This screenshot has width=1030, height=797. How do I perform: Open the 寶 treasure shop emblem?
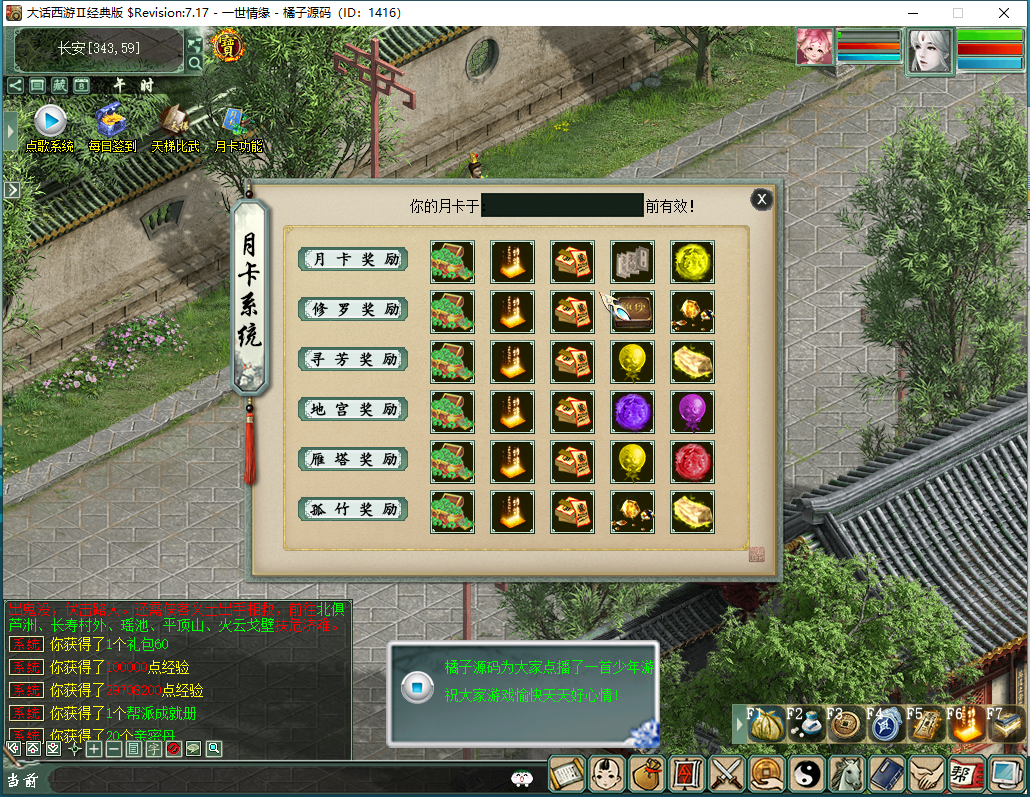click(229, 45)
